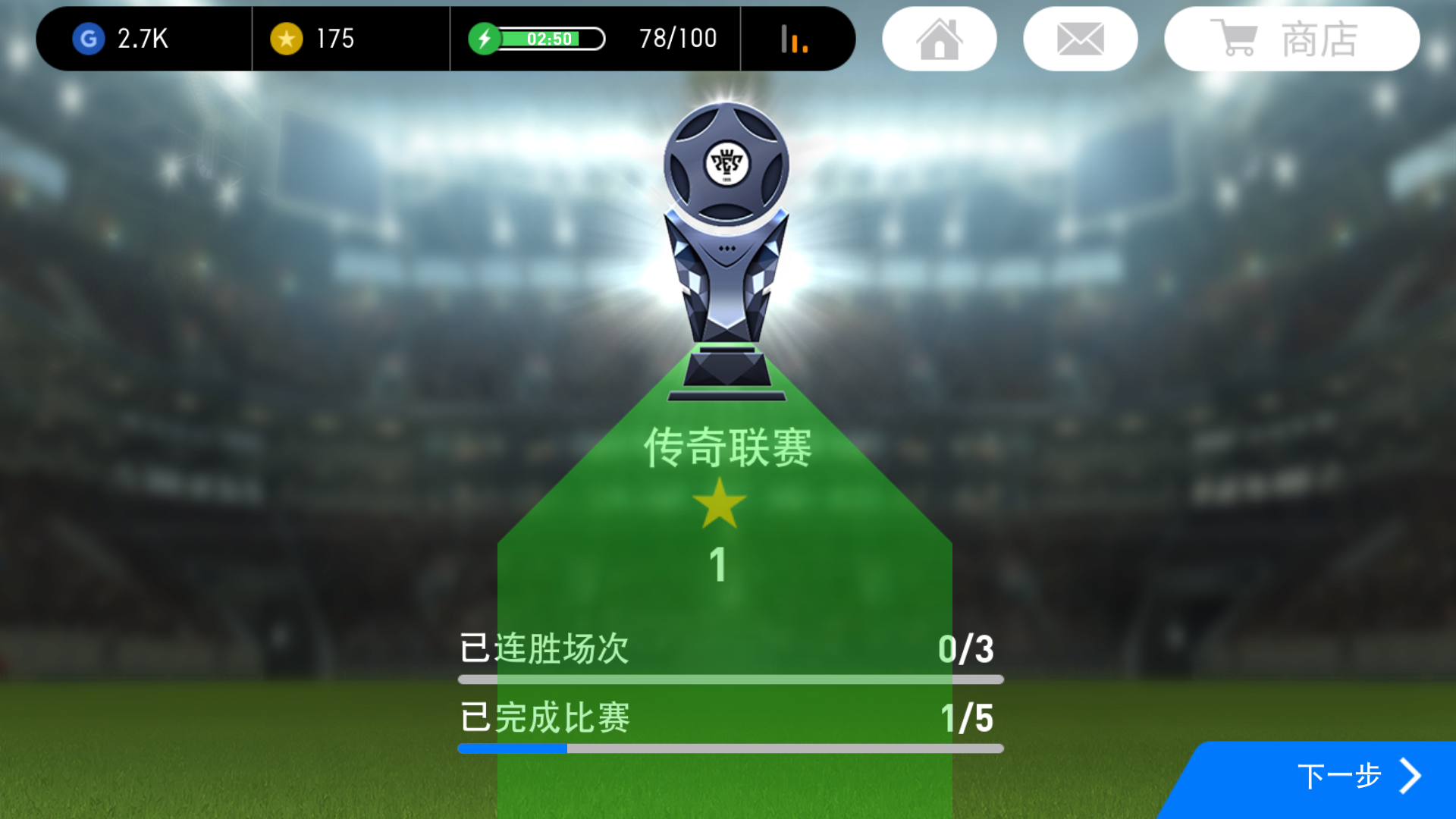
Task: Select the 传奇联赛 league title
Action: point(726,447)
